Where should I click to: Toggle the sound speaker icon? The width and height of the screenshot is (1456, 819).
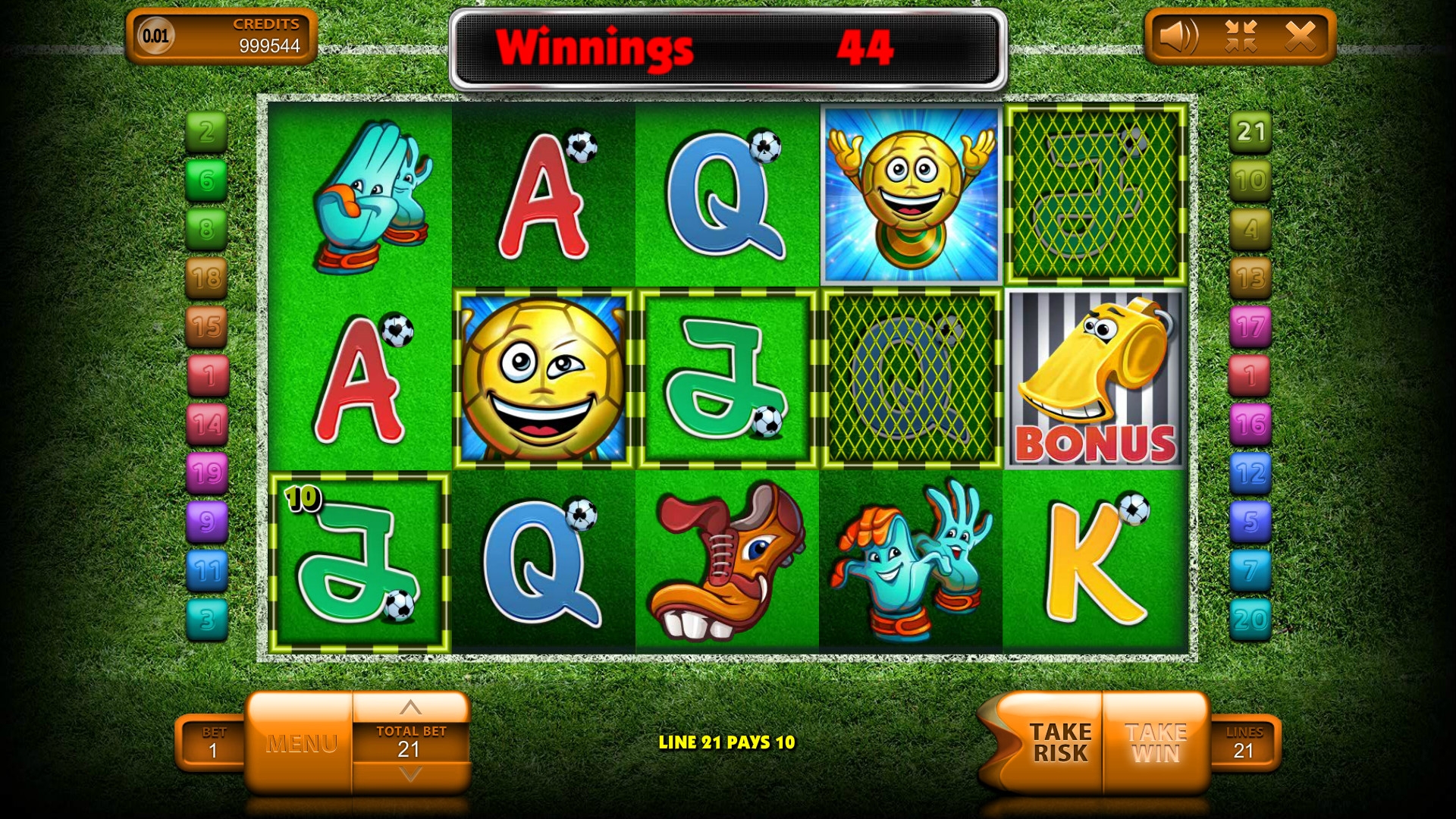(x=1178, y=36)
